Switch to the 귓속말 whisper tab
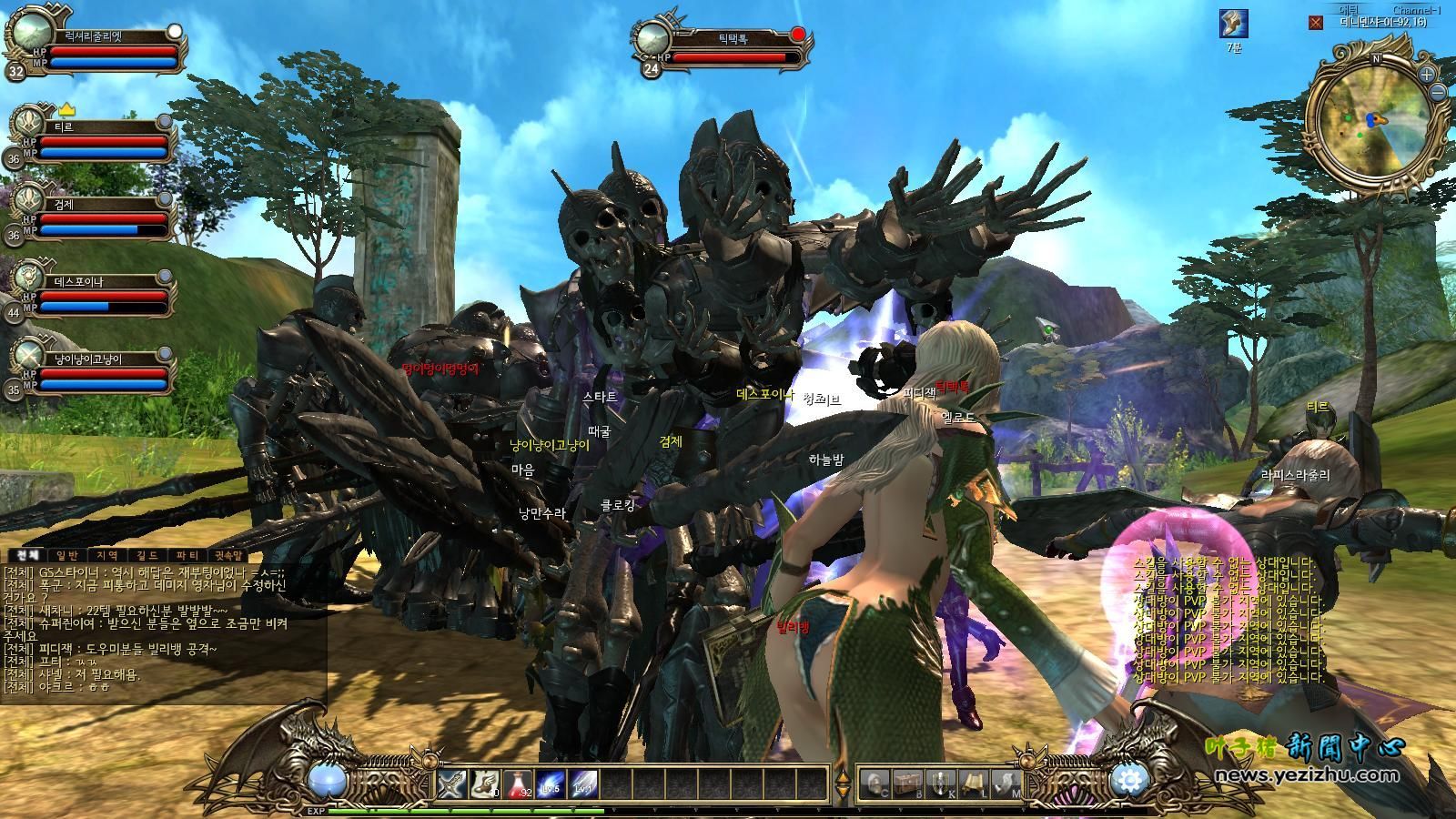The height and width of the screenshot is (819, 1456). 227,555
